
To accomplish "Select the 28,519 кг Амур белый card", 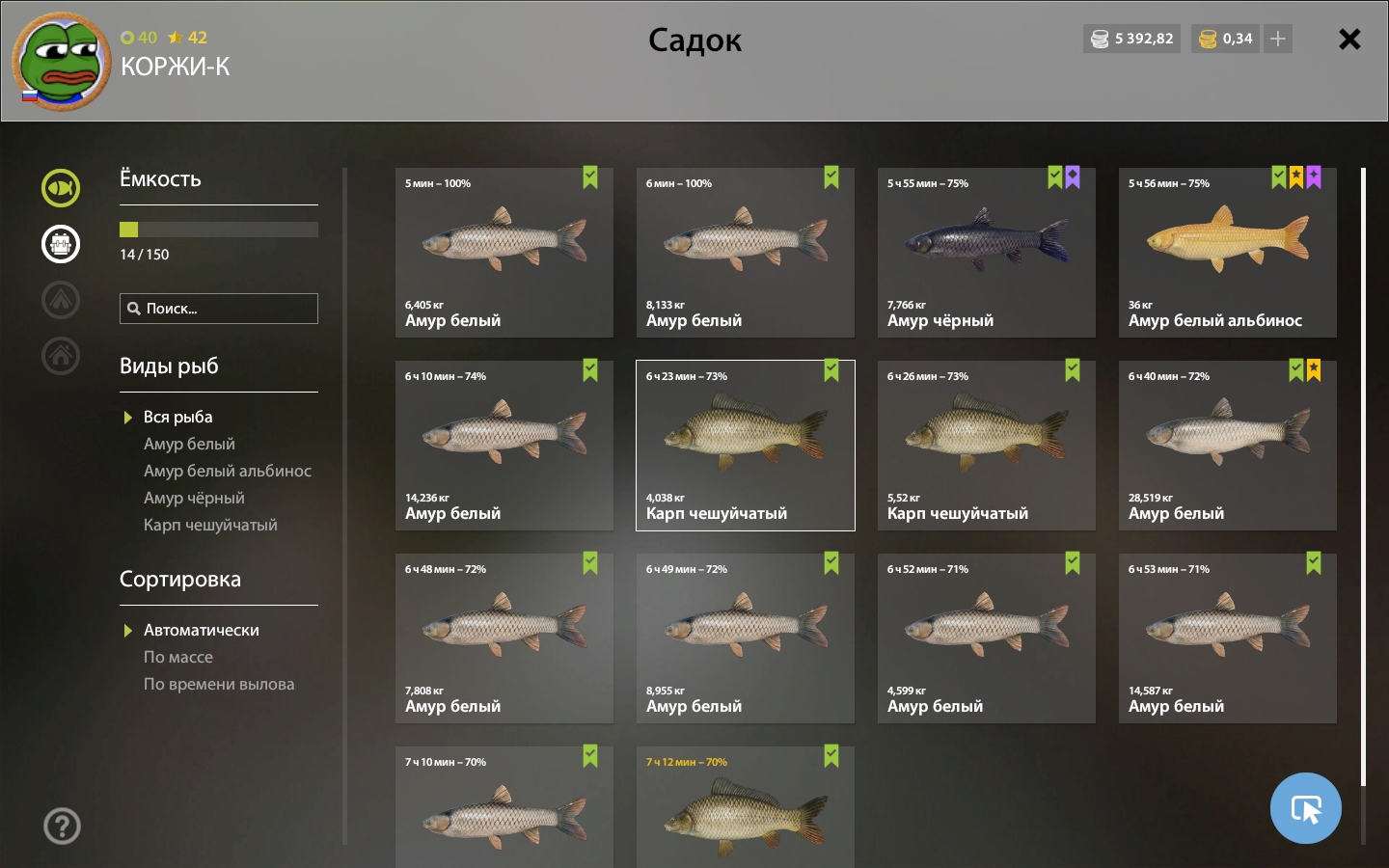I will [1227, 446].
